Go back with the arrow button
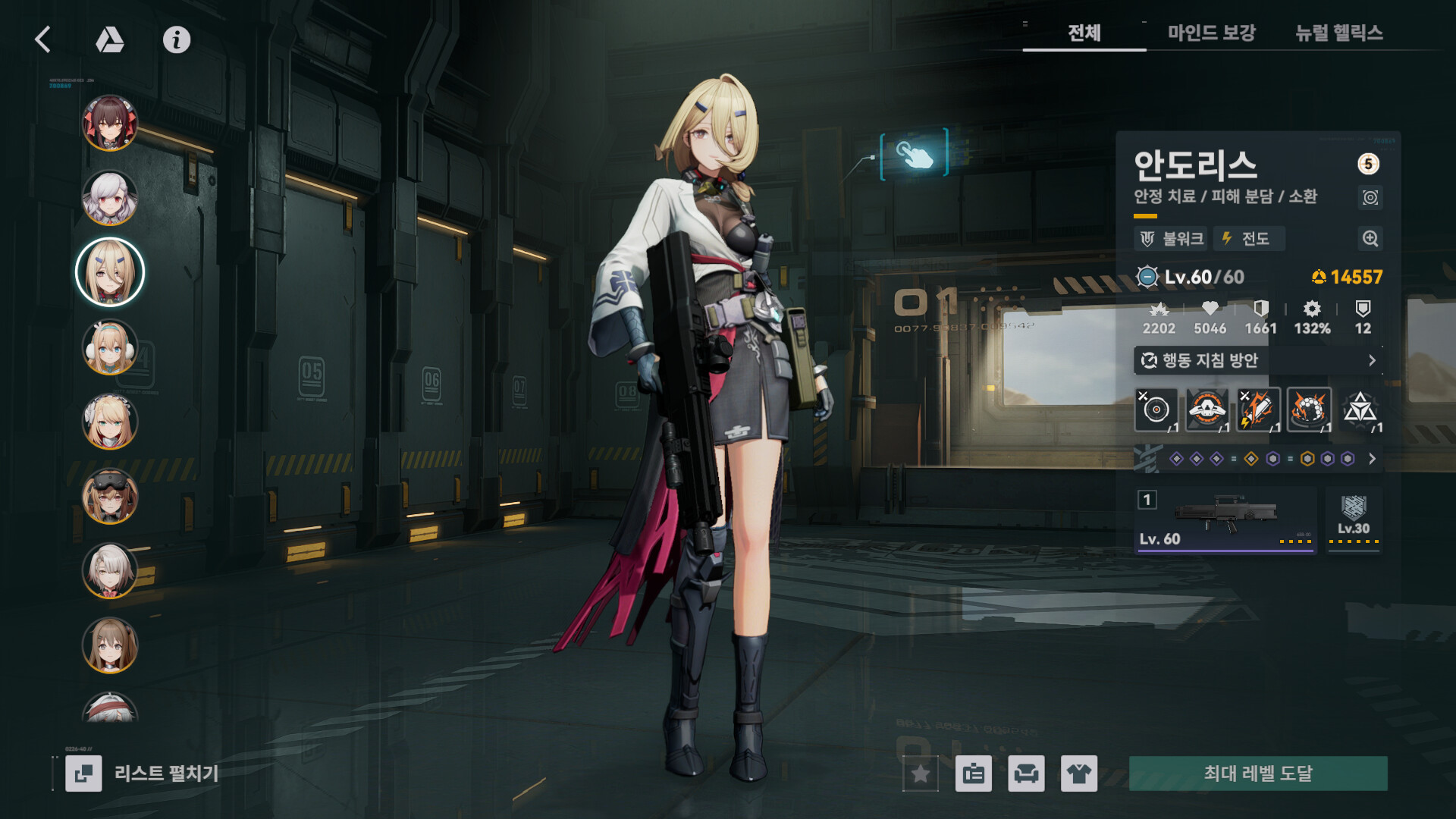This screenshot has height=819, width=1456. click(x=43, y=39)
